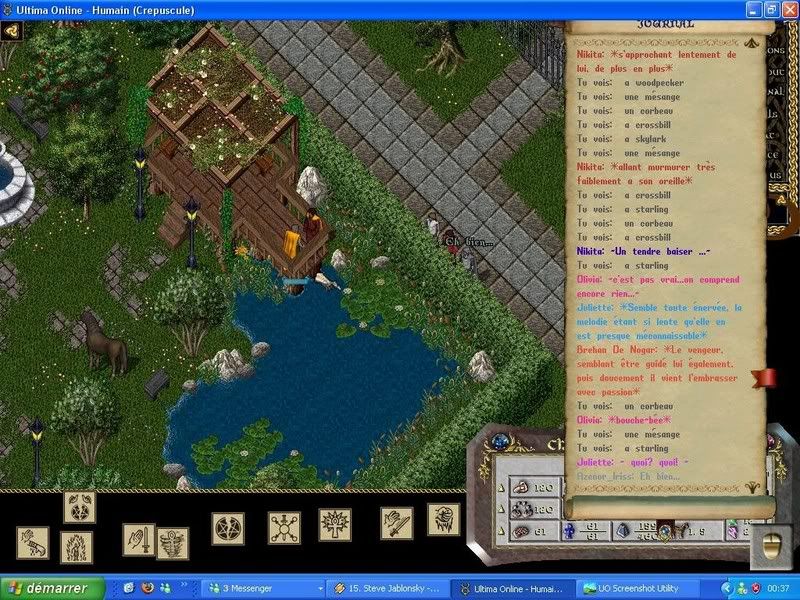Image resolution: width=800 pixels, height=600 pixels.
Task: Use the flame pillar spell icon
Action: pos(77,547)
